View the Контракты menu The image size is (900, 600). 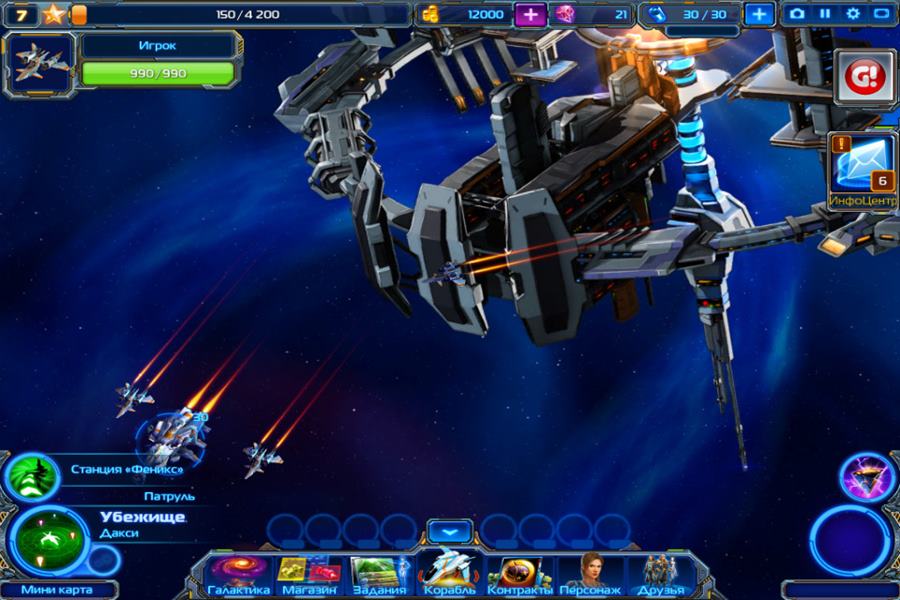[519, 575]
